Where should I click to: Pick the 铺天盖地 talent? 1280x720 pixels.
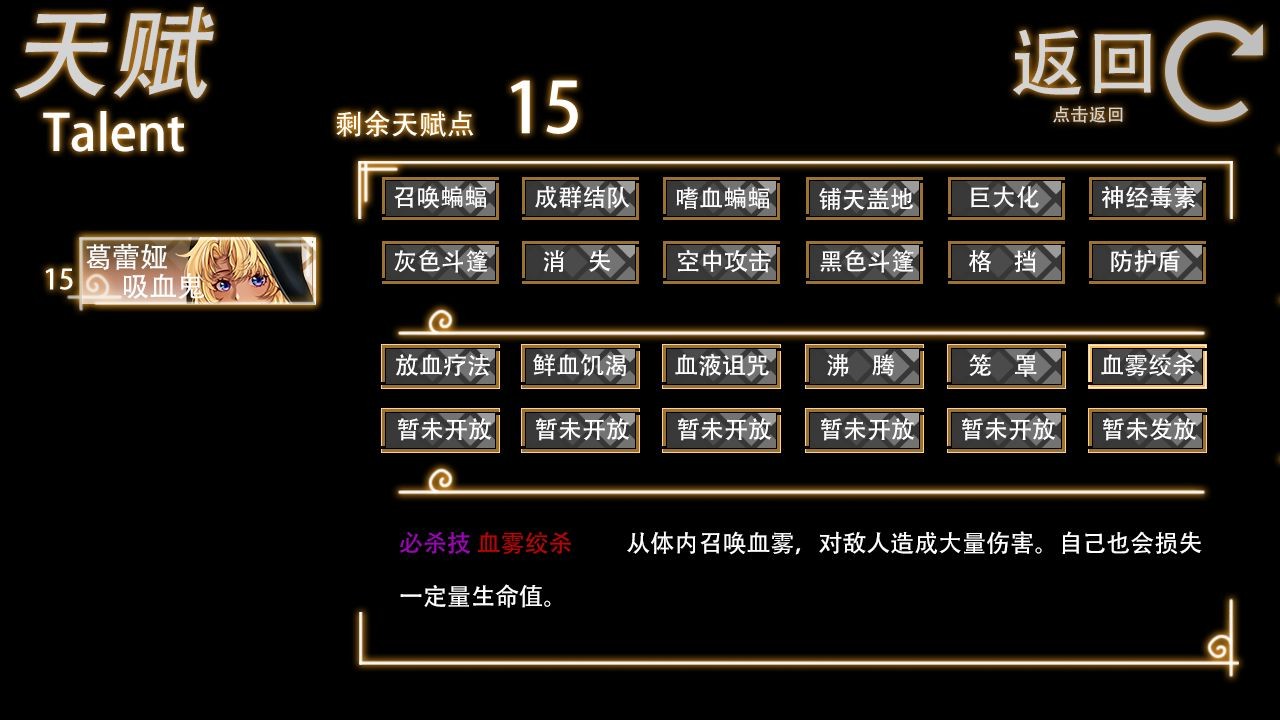pos(863,199)
